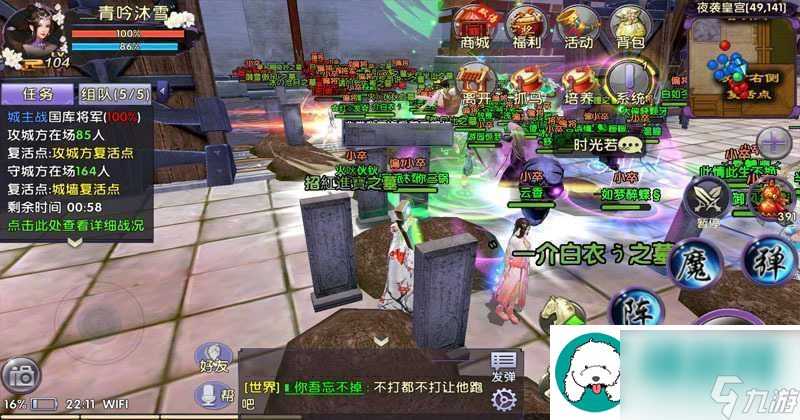
Task: Tap the 发弹 send-danmaku button
Action: click(x=503, y=366)
